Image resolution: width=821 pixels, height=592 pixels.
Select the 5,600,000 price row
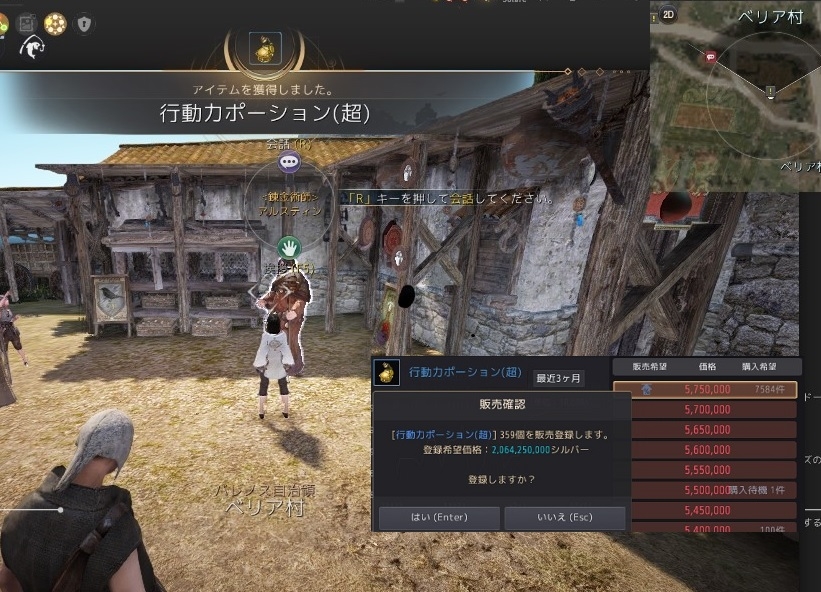pos(705,449)
